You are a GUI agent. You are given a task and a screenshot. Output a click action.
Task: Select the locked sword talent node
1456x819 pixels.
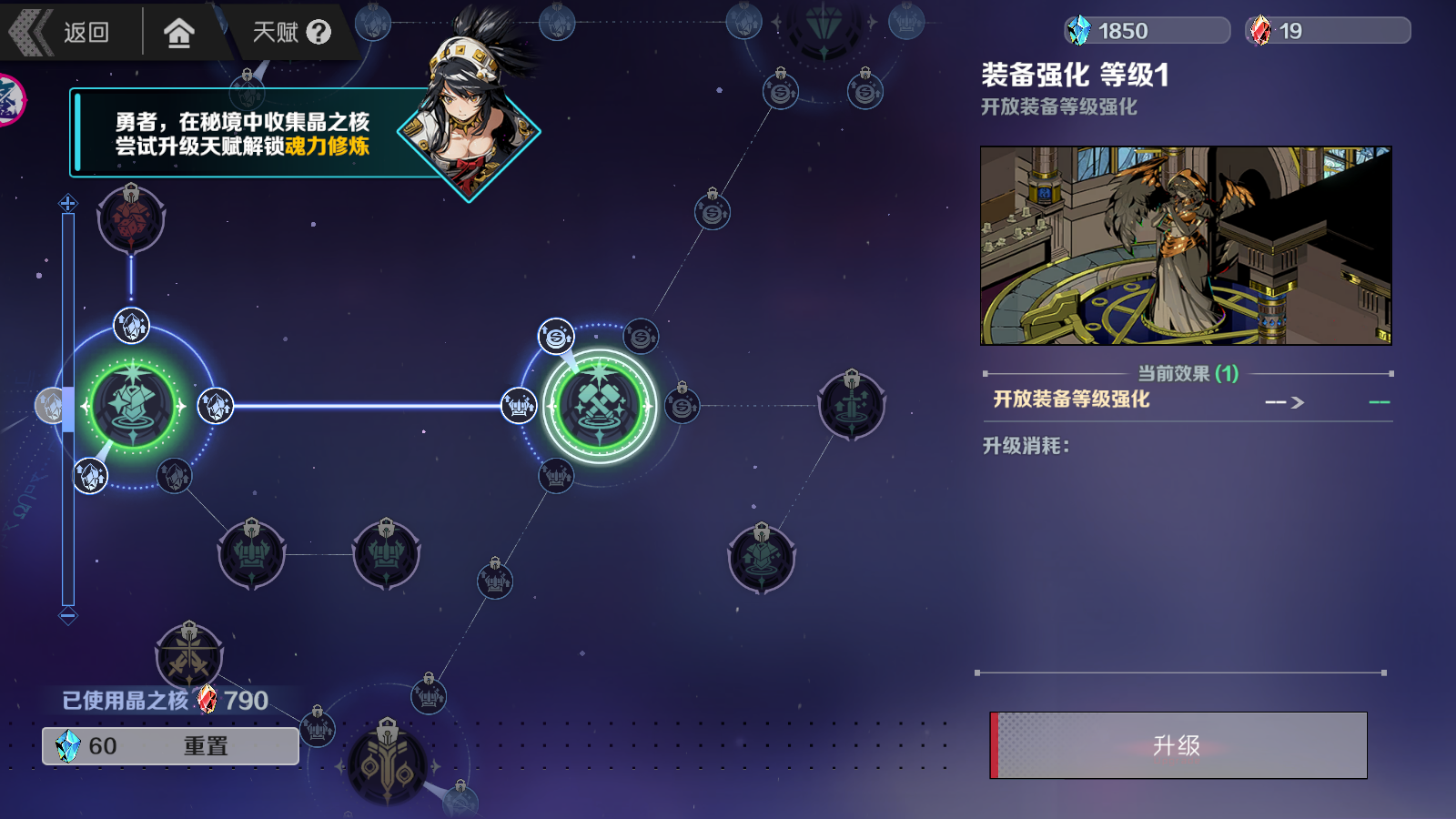pyautogui.click(x=852, y=406)
